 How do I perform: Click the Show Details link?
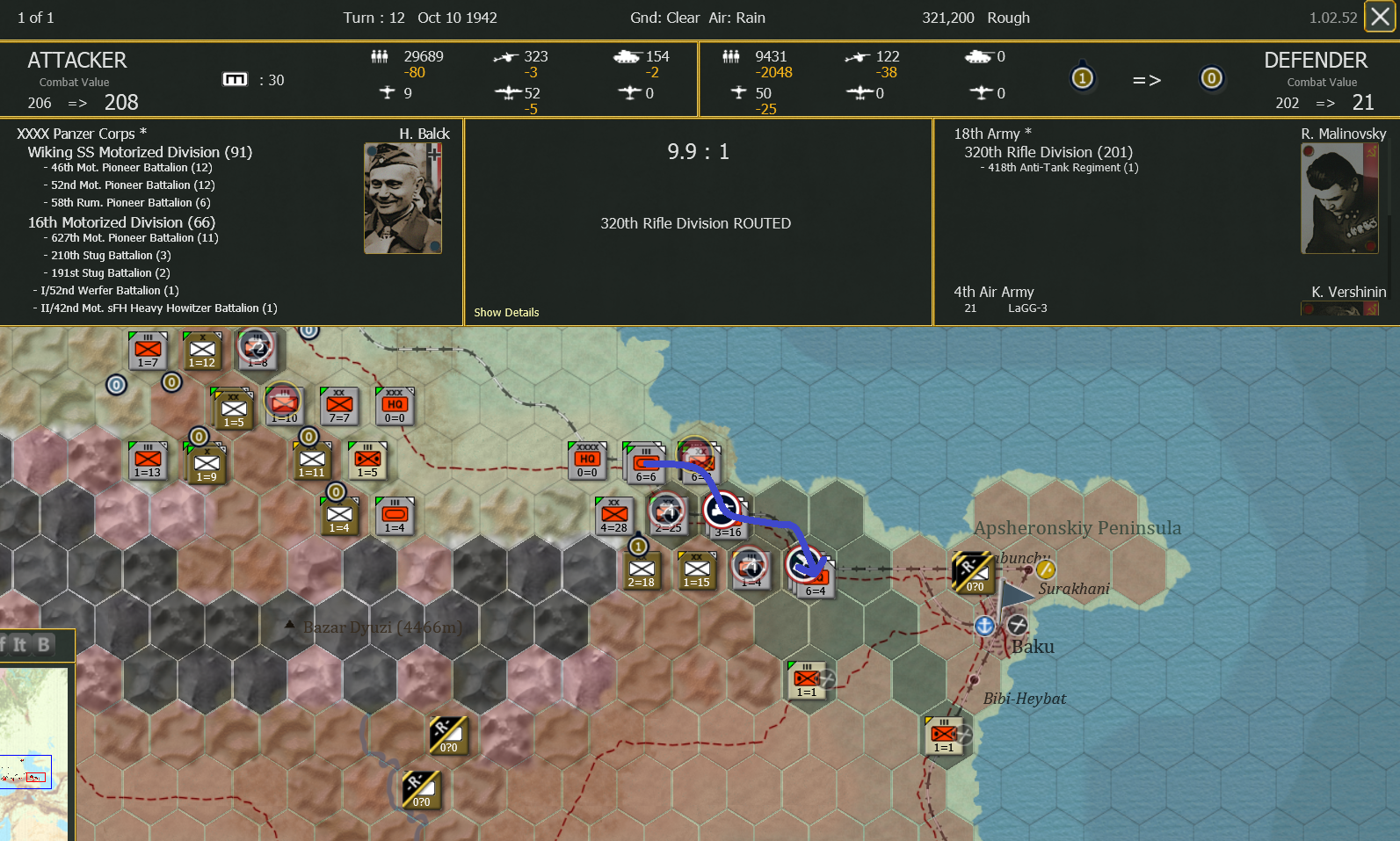pos(506,312)
